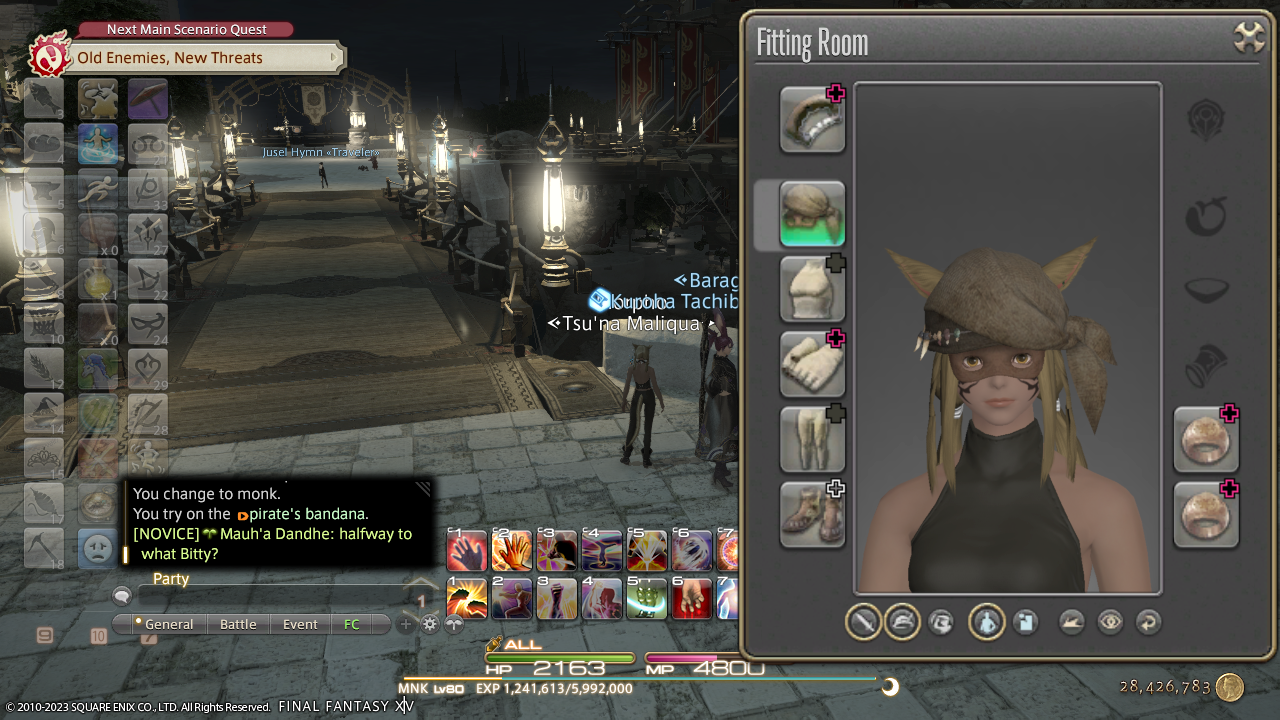Select the pirate's bandana head slot
This screenshot has height=720, width=1280.
click(812, 214)
